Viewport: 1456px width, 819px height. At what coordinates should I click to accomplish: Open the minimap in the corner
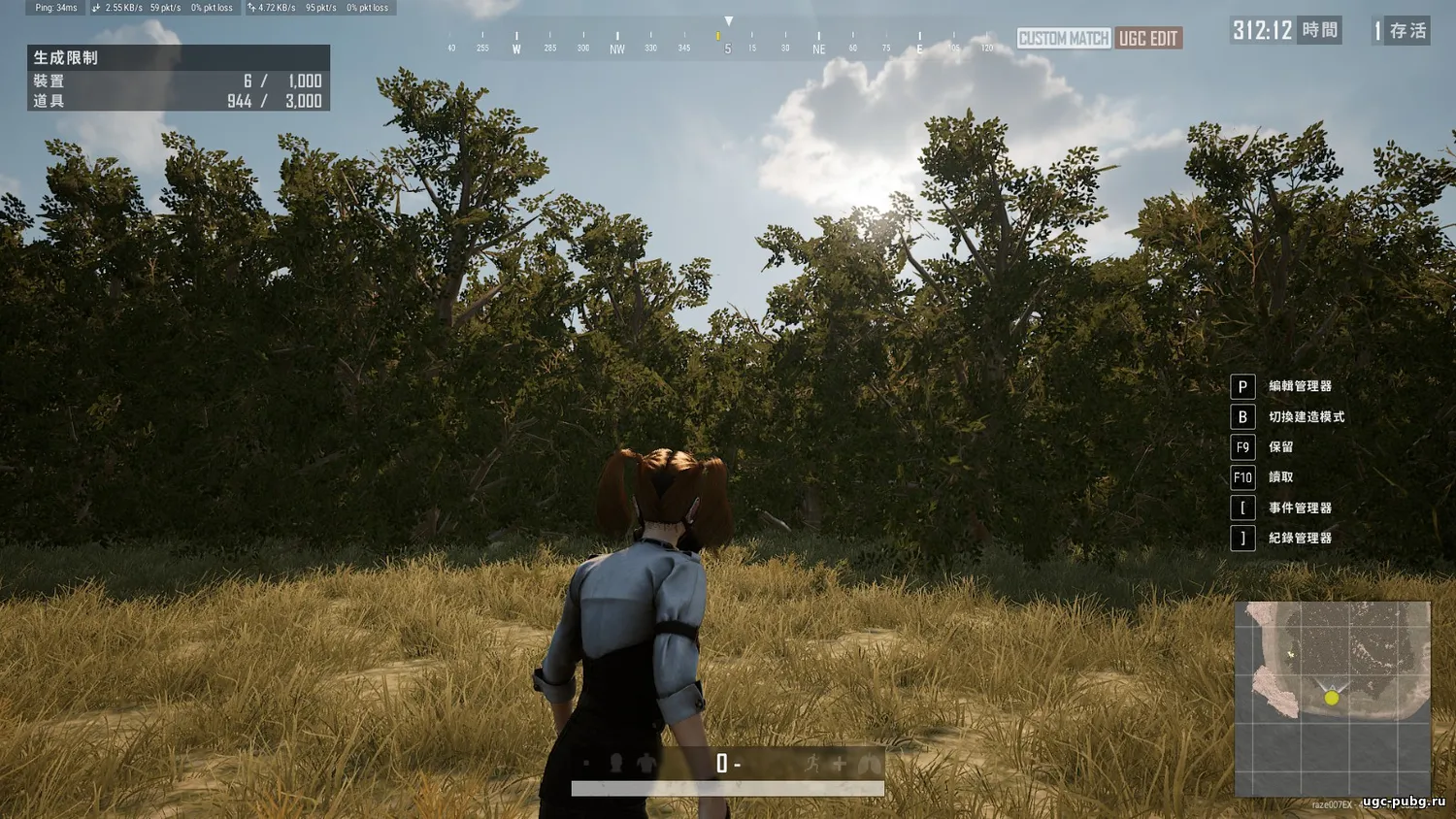click(x=1332, y=699)
